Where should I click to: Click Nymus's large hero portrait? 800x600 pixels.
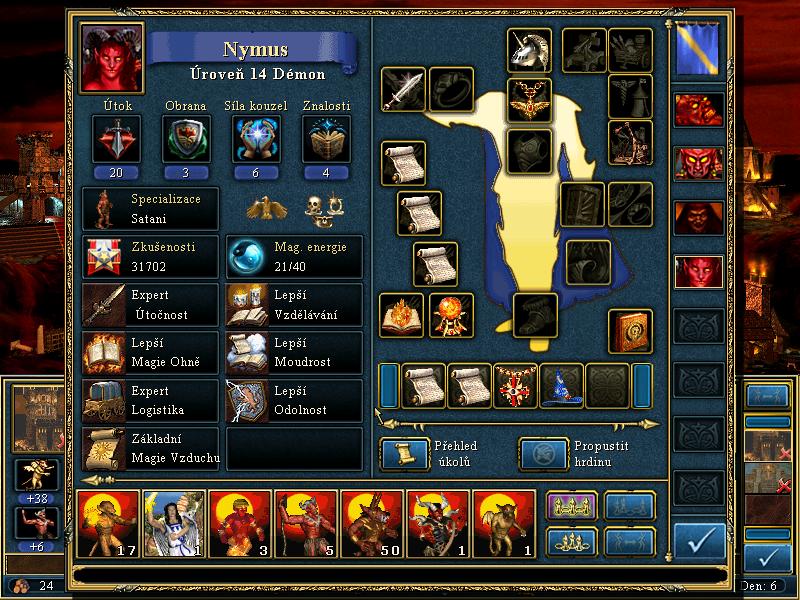113,56
